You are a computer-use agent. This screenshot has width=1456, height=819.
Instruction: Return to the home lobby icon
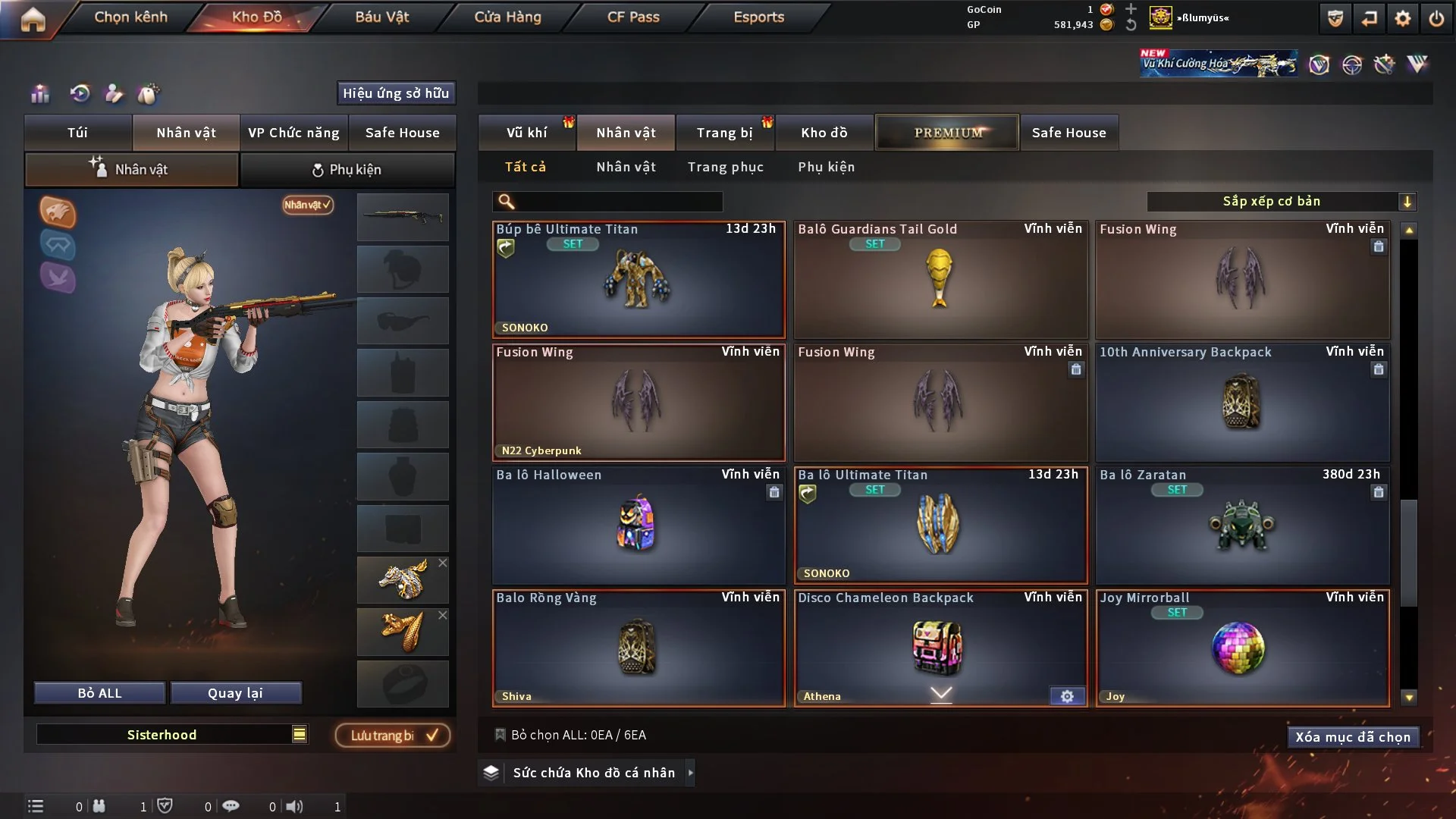click(x=33, y=19)
